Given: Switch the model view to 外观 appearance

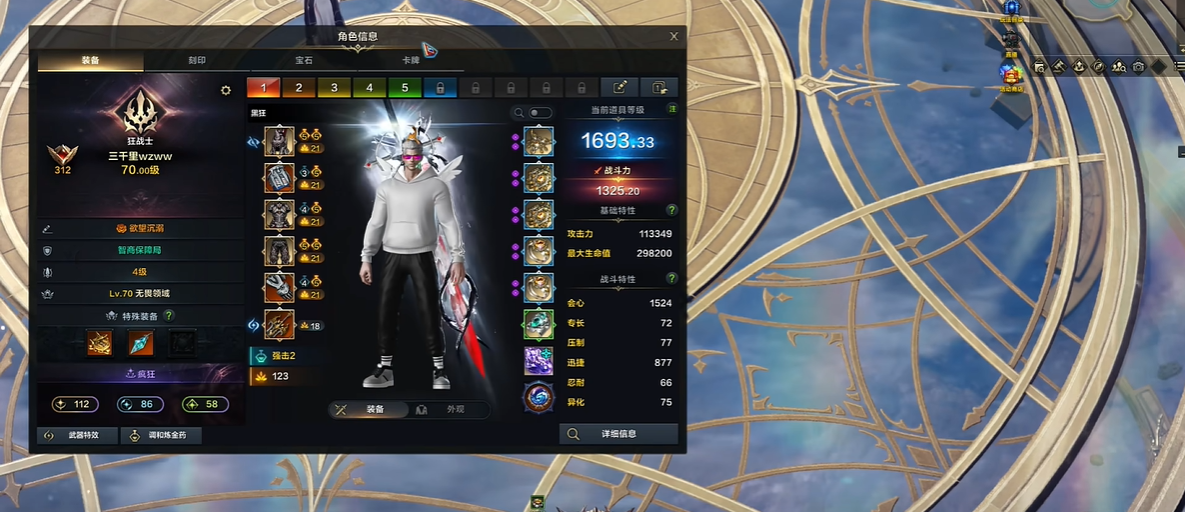Looking at the screenshot, I should point(449,410).
